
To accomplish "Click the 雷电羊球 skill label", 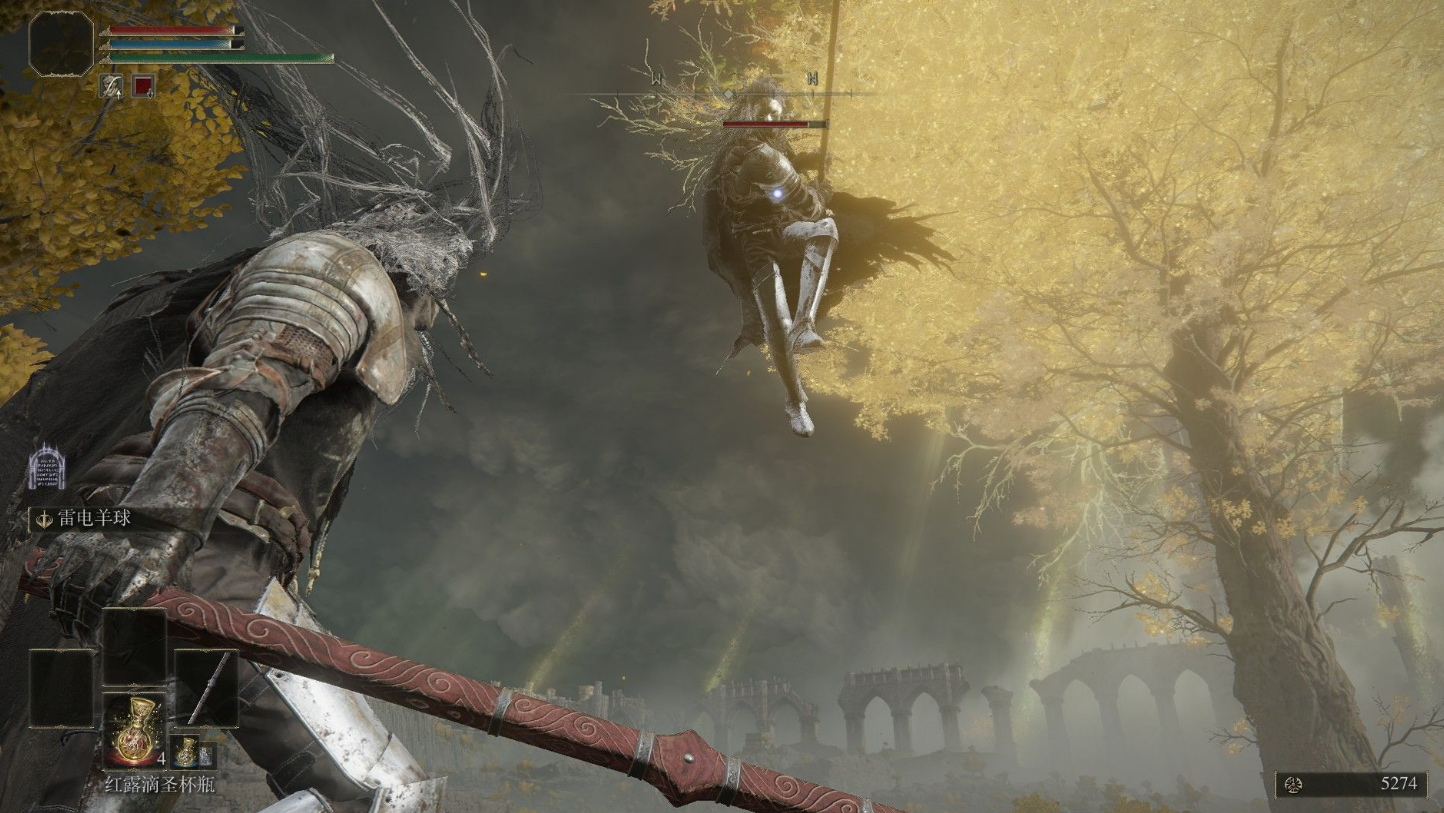I will pyautogui.click(x=92, y=518).
